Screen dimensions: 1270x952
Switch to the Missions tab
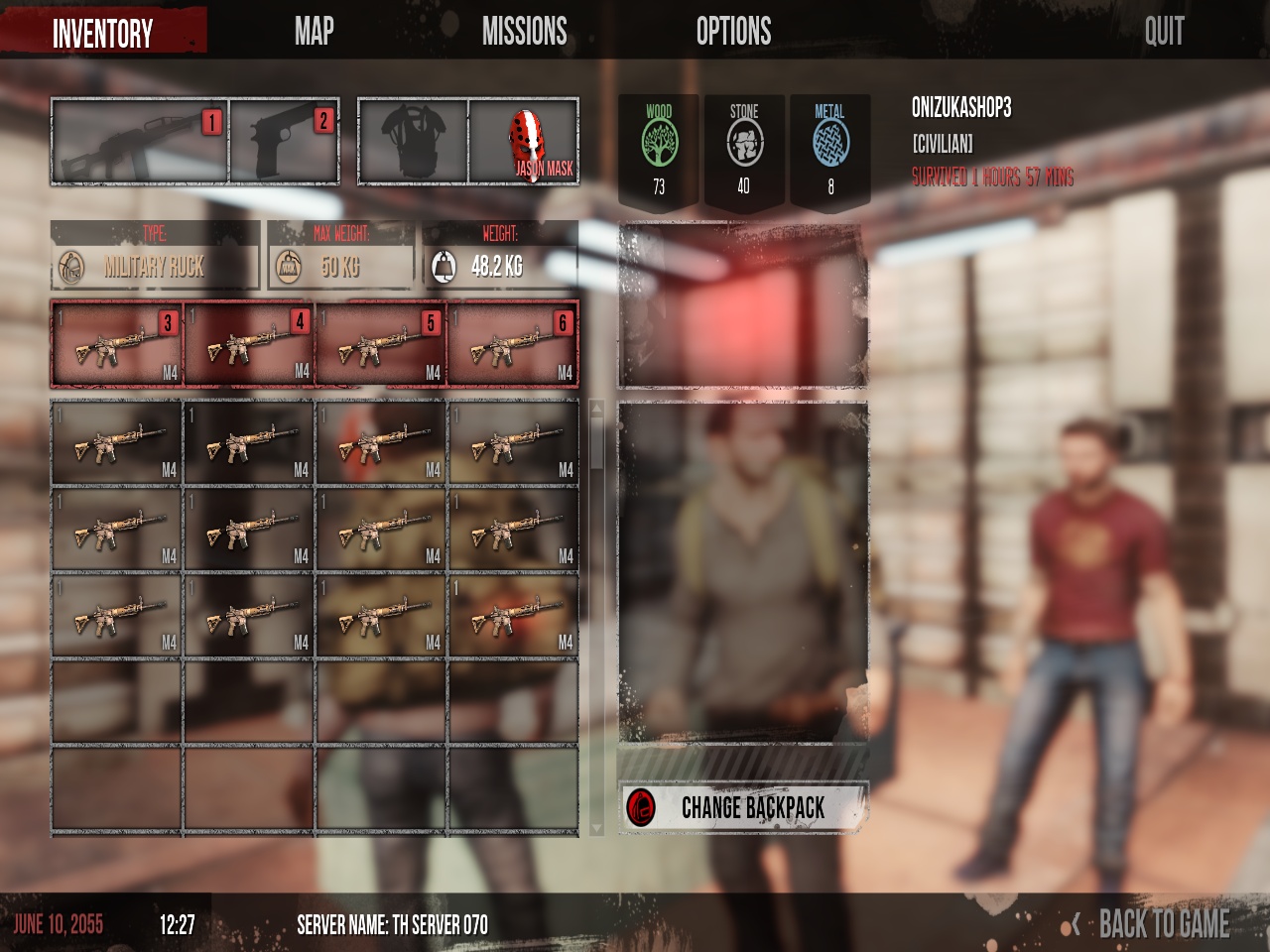pyautogui.click(x=524, y=32)
